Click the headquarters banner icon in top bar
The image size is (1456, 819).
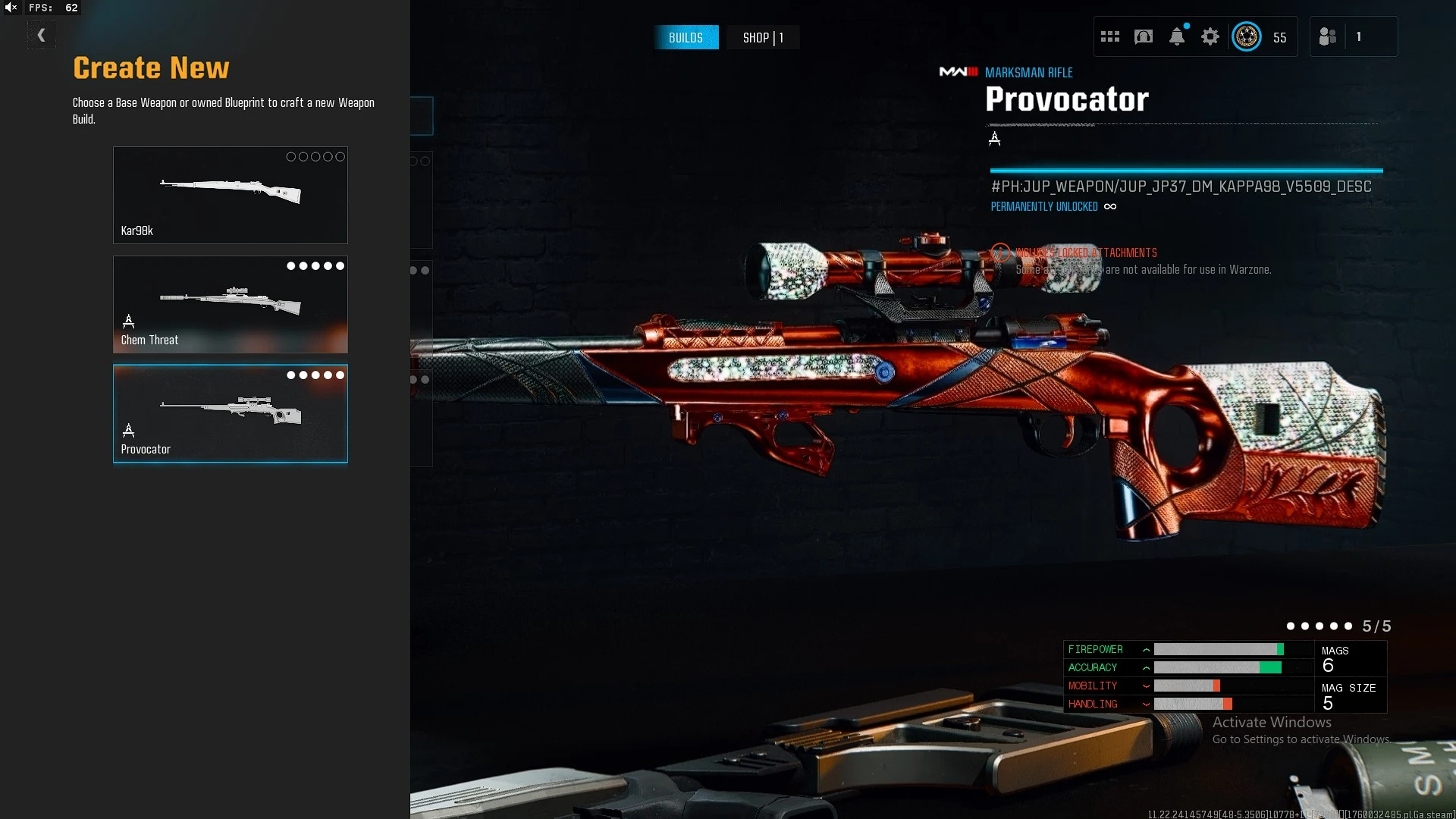(x=1143, y=36)
